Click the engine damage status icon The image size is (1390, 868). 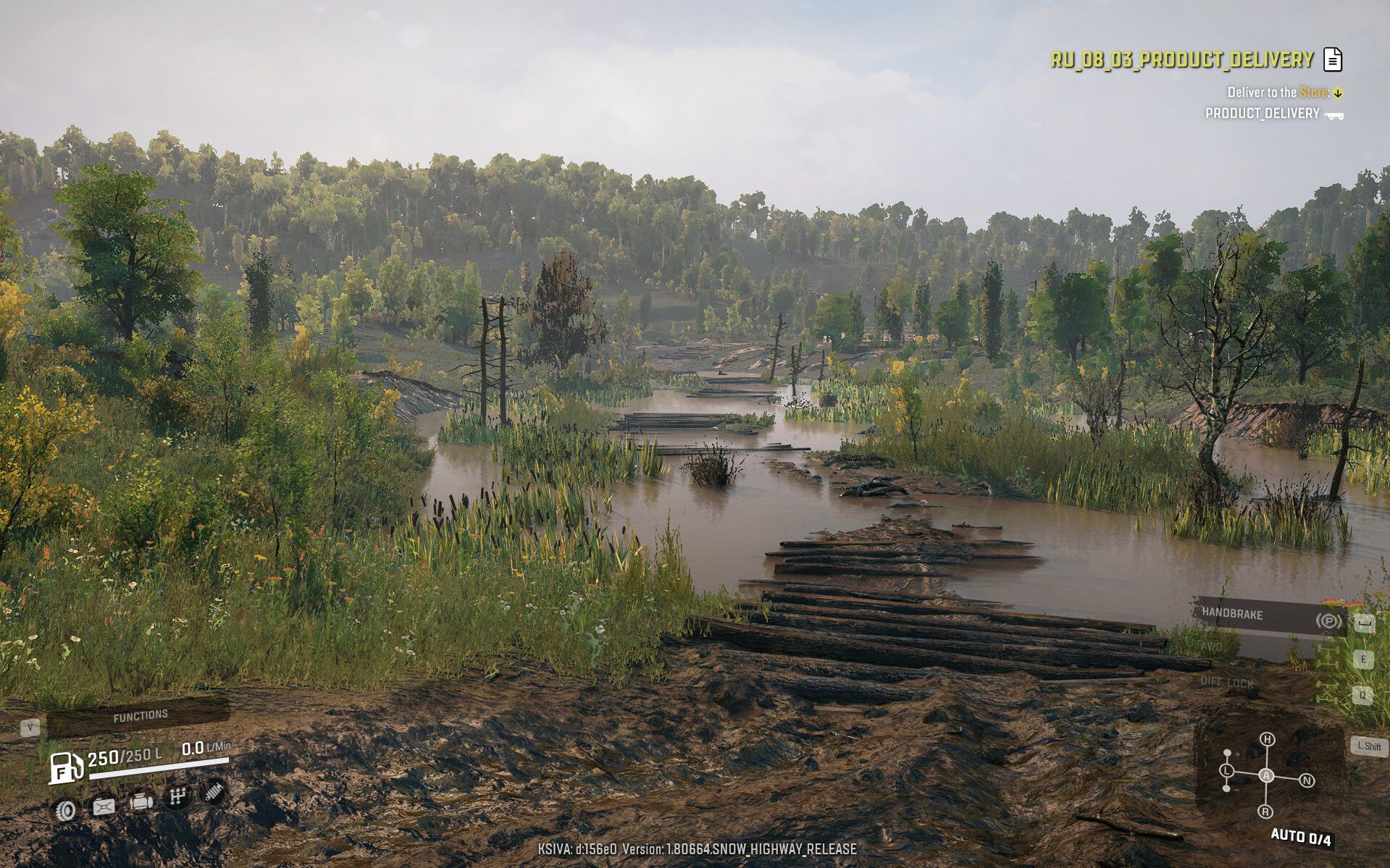[141, 801]
